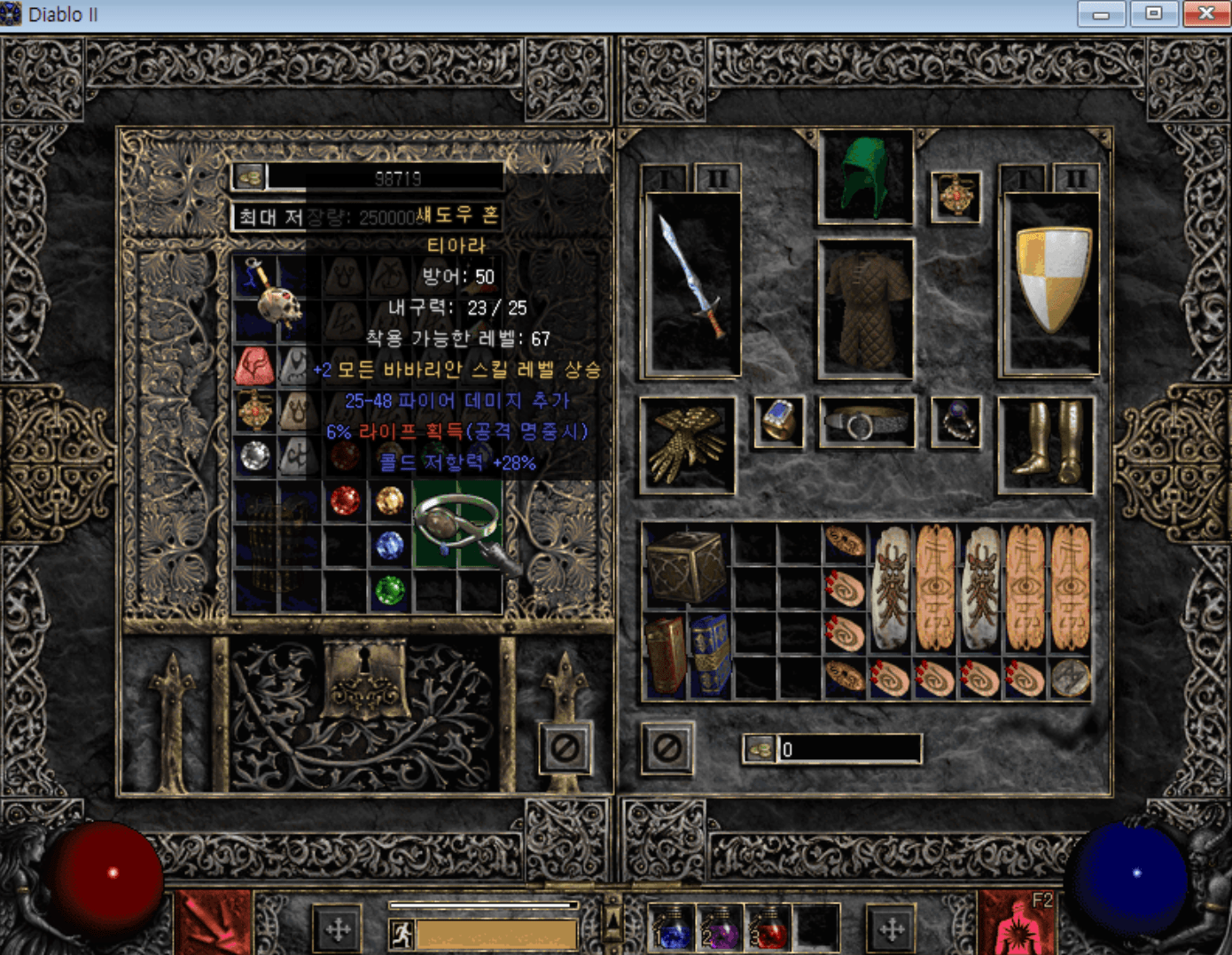Pick up the equipped quilted body armor
The width and height of the screenshot is (1232, 955).
(866, 308)
